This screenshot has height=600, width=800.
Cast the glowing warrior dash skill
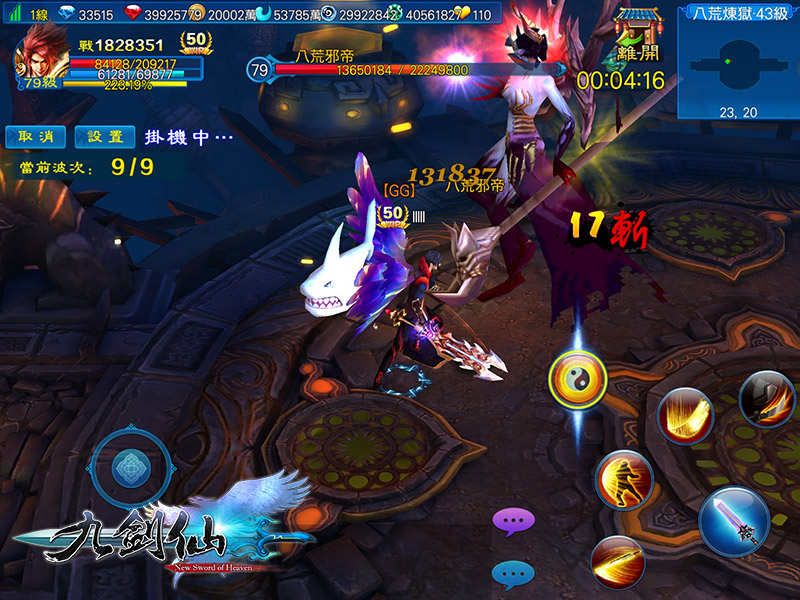tap(624, 482)
